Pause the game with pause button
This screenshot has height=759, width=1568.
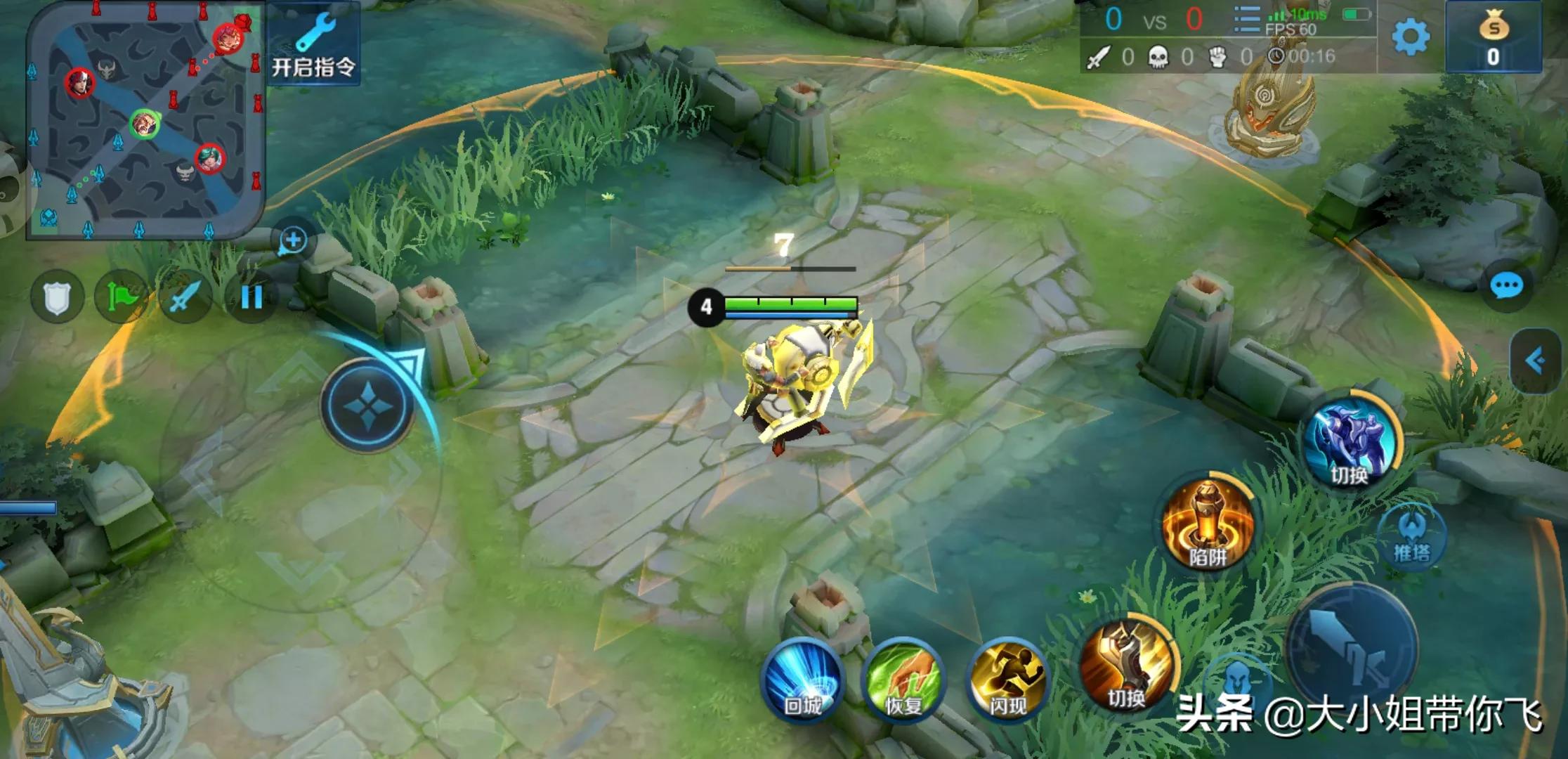point(251,297)
